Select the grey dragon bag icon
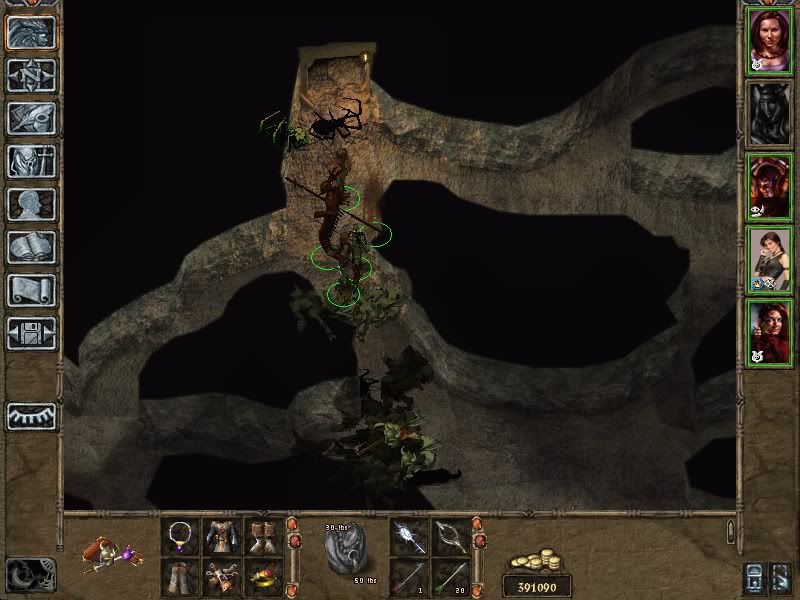This screenshot has height=600, width=800. 343,551
